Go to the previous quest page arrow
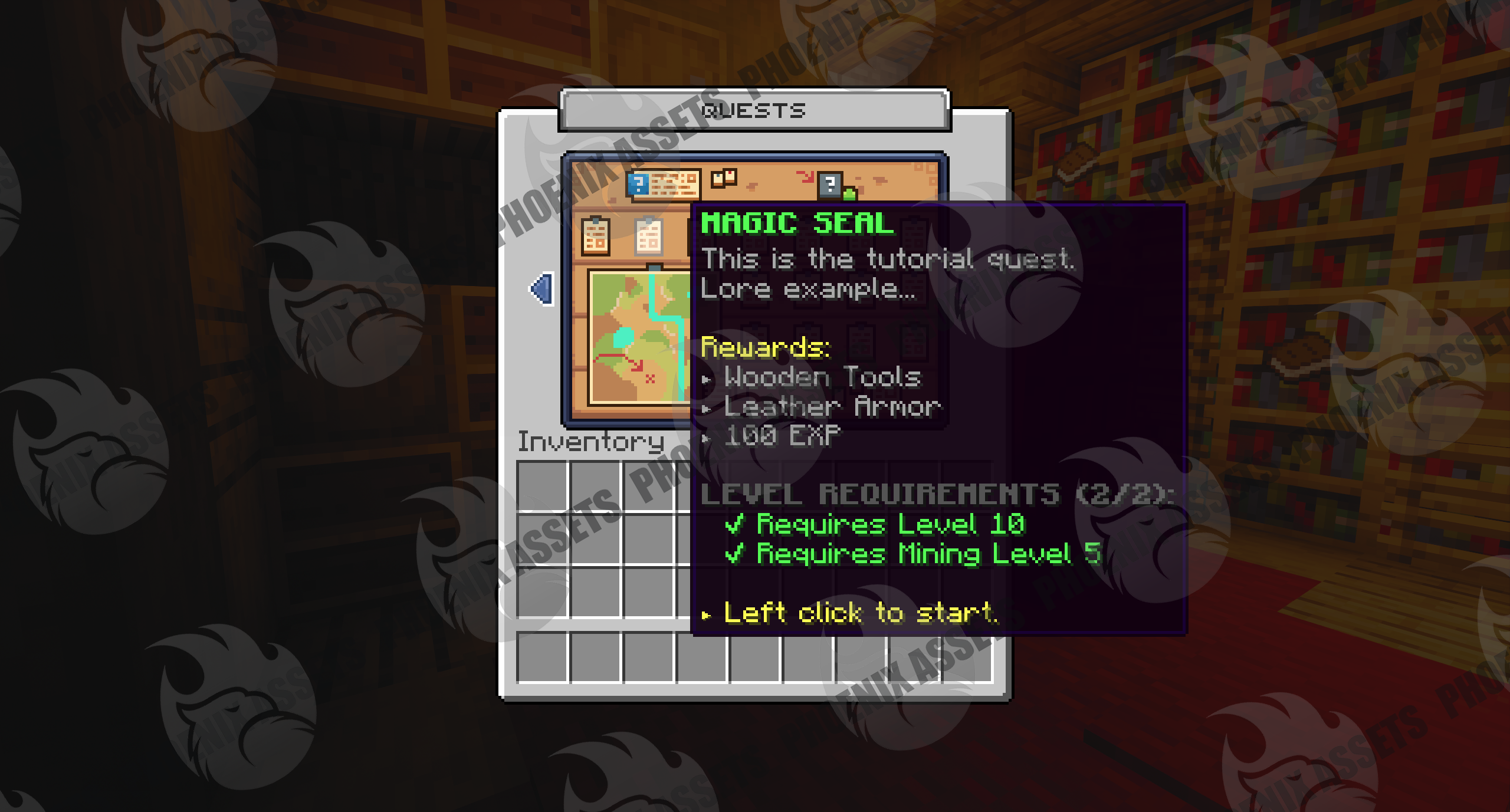The height and width of the screenshot is (812, 1510). pyautogui.click(x=543, y=289)
